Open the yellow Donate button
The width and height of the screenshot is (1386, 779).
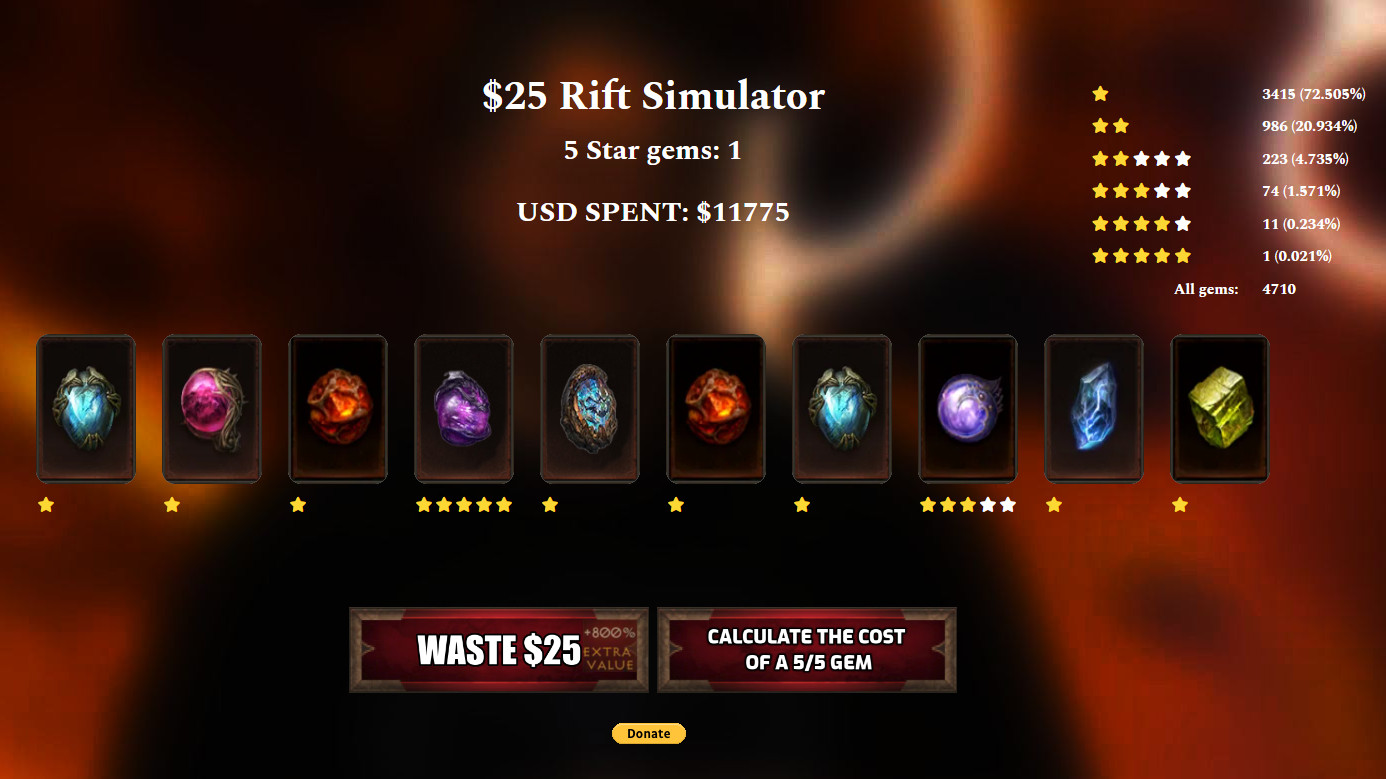tap(649, 734)
